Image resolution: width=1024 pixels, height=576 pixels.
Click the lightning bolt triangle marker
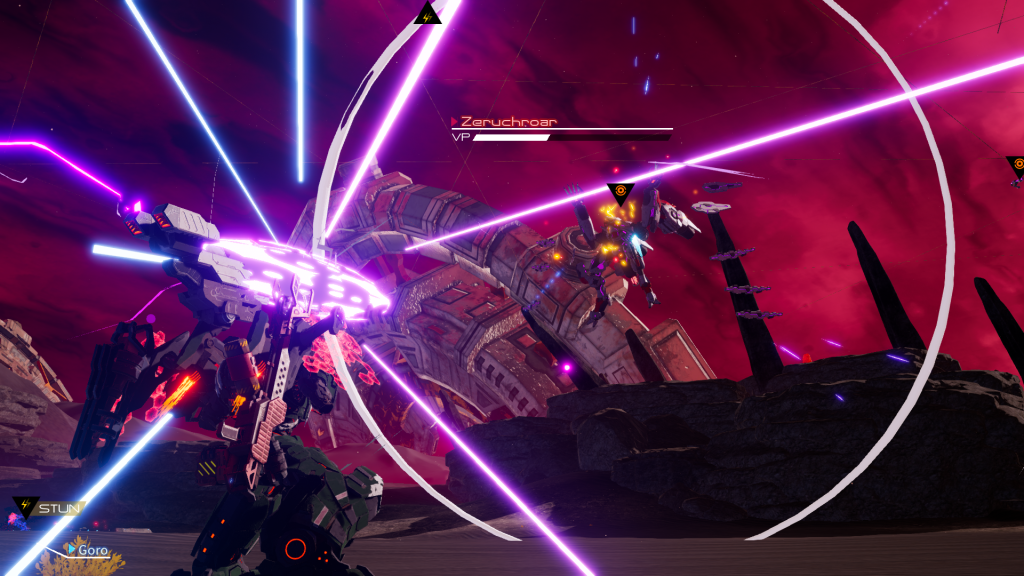pyautogui.click(x=427, y=15)
